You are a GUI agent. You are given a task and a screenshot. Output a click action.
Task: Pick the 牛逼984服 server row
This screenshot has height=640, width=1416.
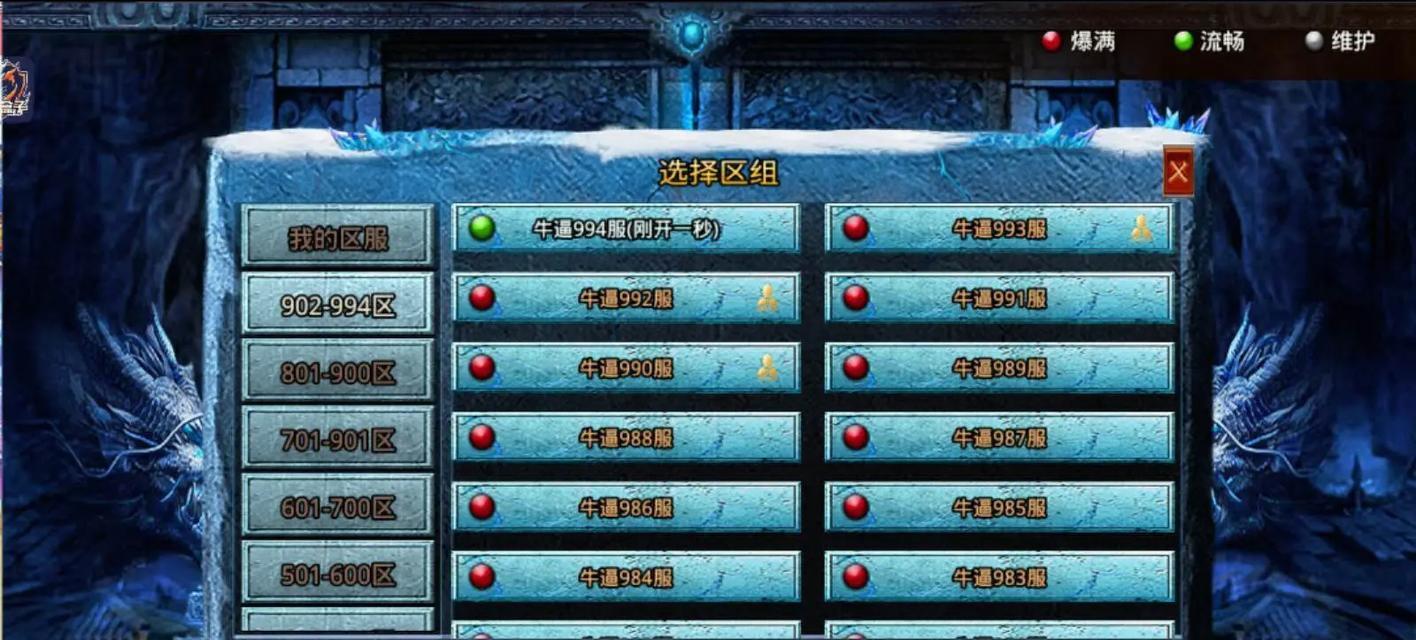626,577
